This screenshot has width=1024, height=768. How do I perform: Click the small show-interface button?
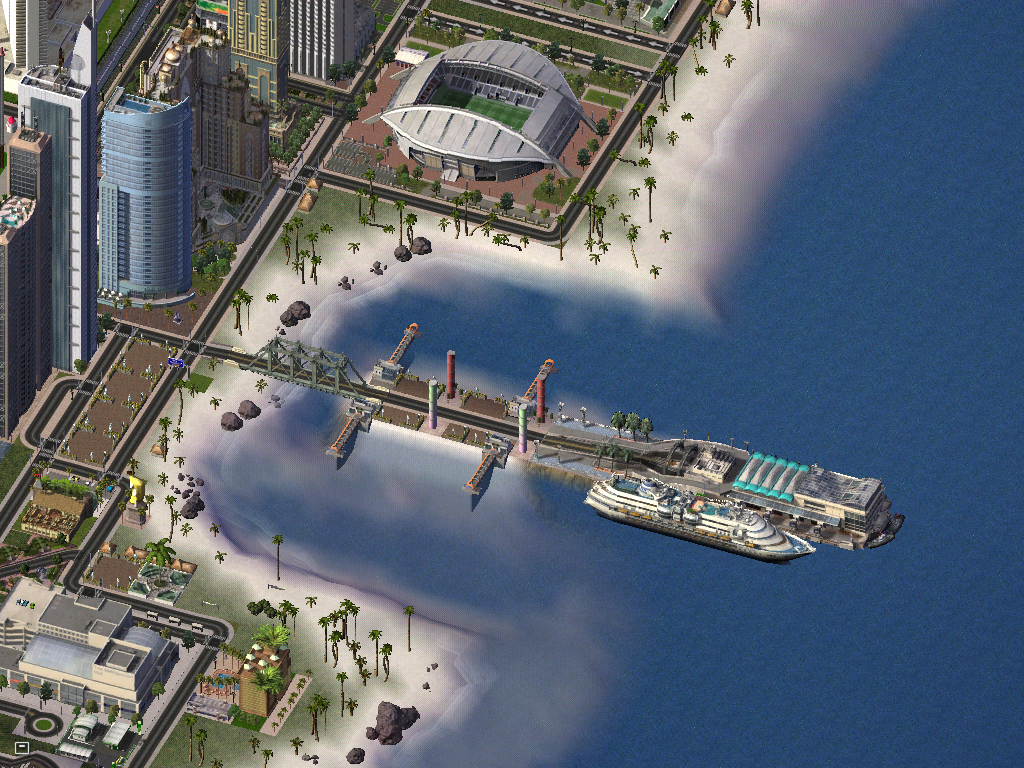click(21, 747)
